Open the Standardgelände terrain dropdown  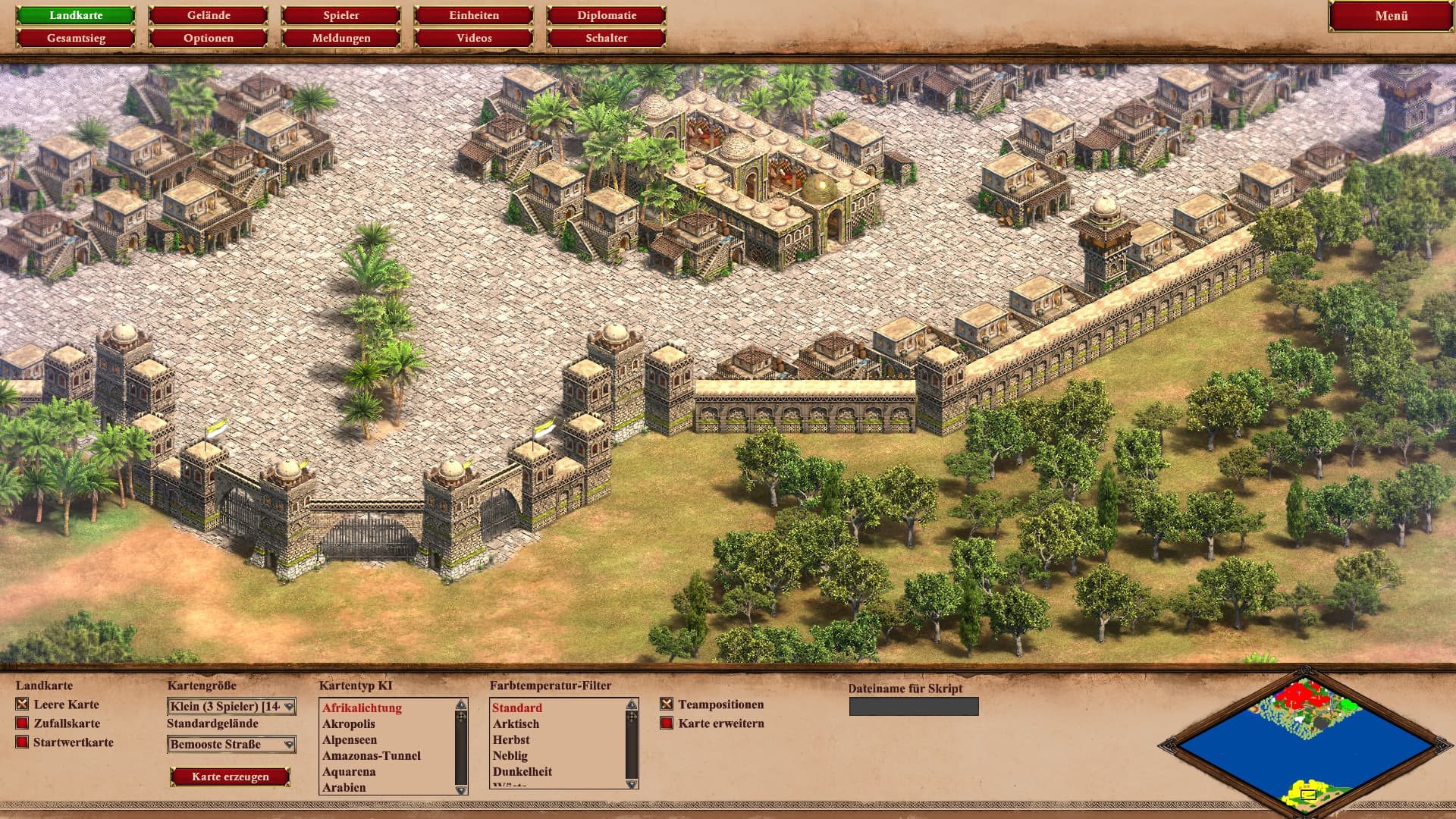pos(231,745)
